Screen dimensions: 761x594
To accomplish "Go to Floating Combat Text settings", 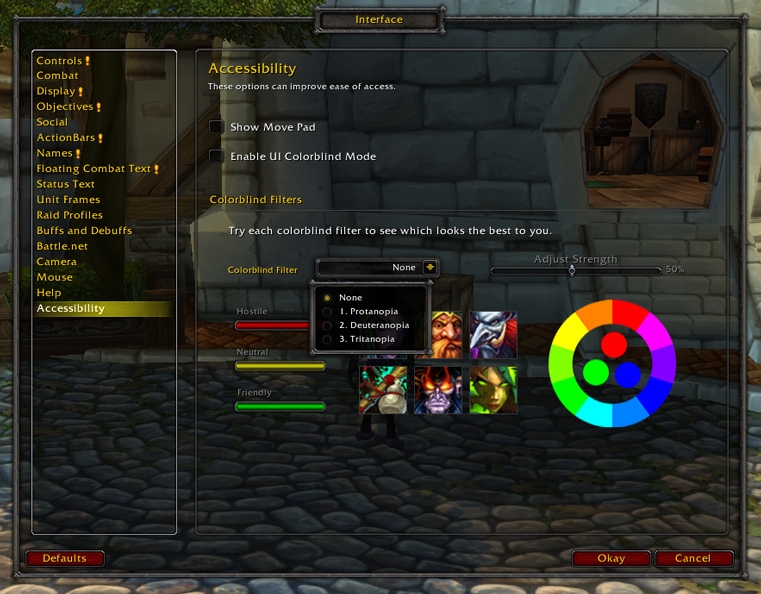I will 93,169.
